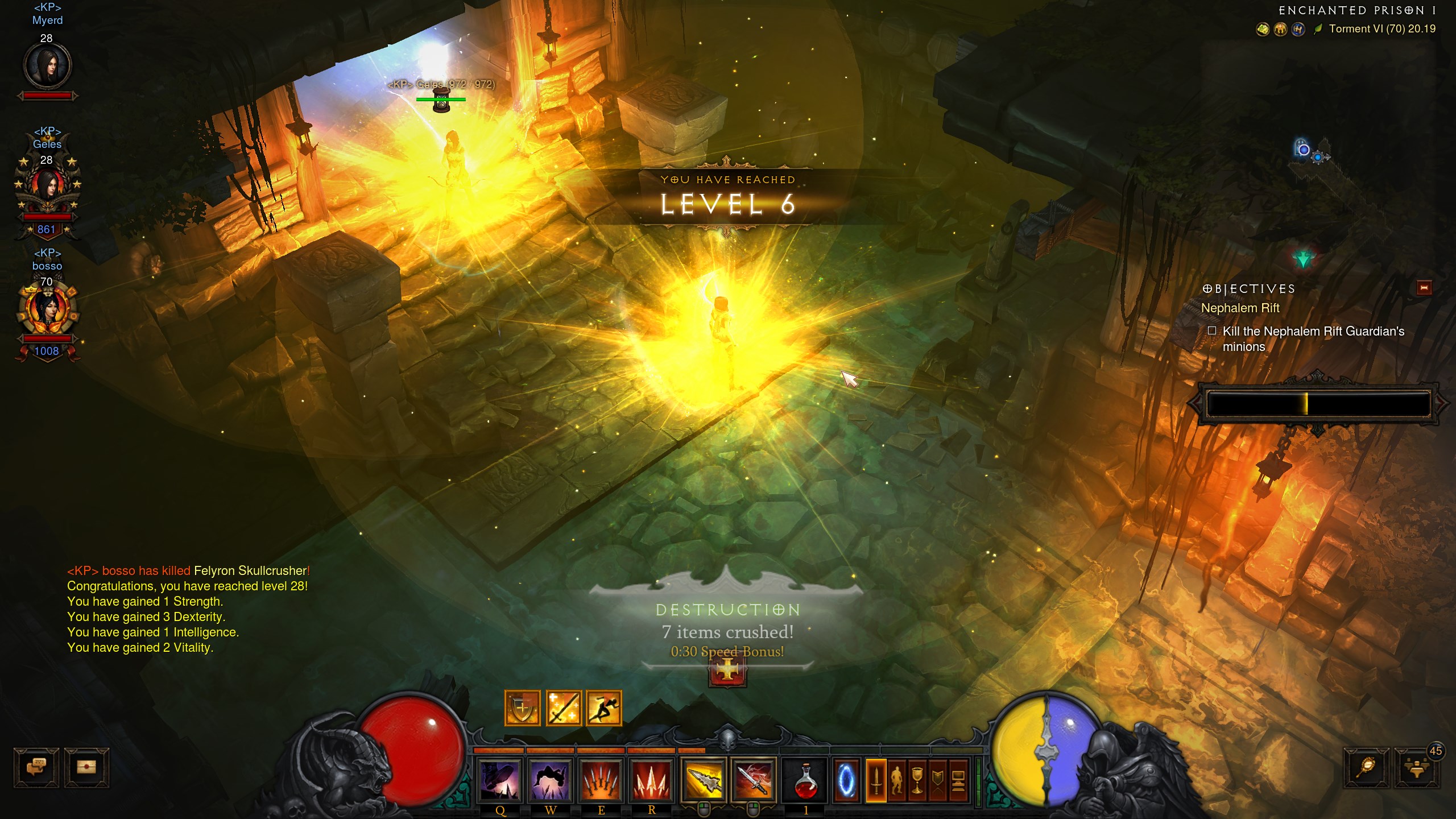1456x819 pixels.
Task: Drink the red health potion
Action: pyautogui.click(x=805, y=780)
